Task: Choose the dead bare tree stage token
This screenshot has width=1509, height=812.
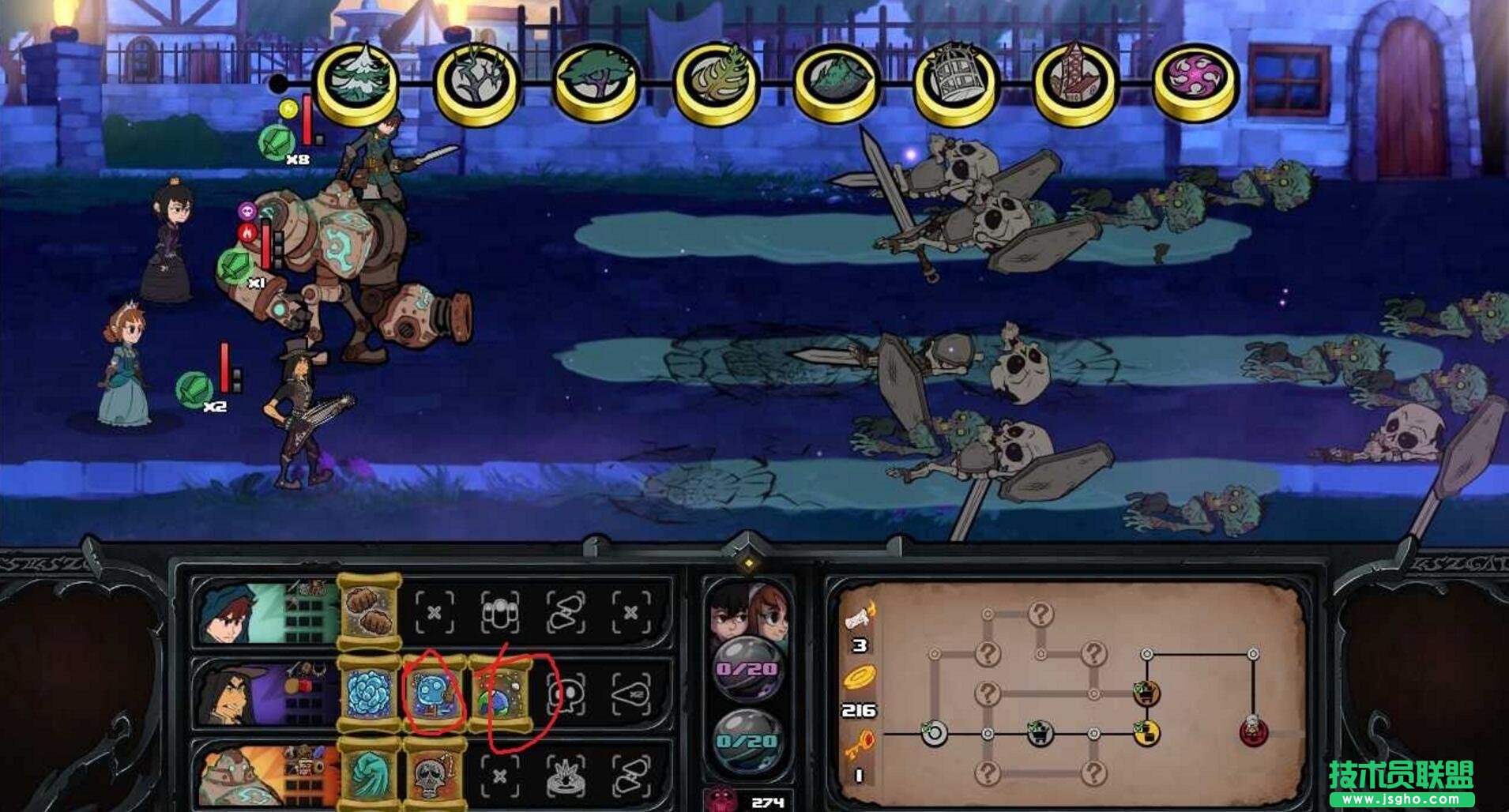Action: coord(476,81)
